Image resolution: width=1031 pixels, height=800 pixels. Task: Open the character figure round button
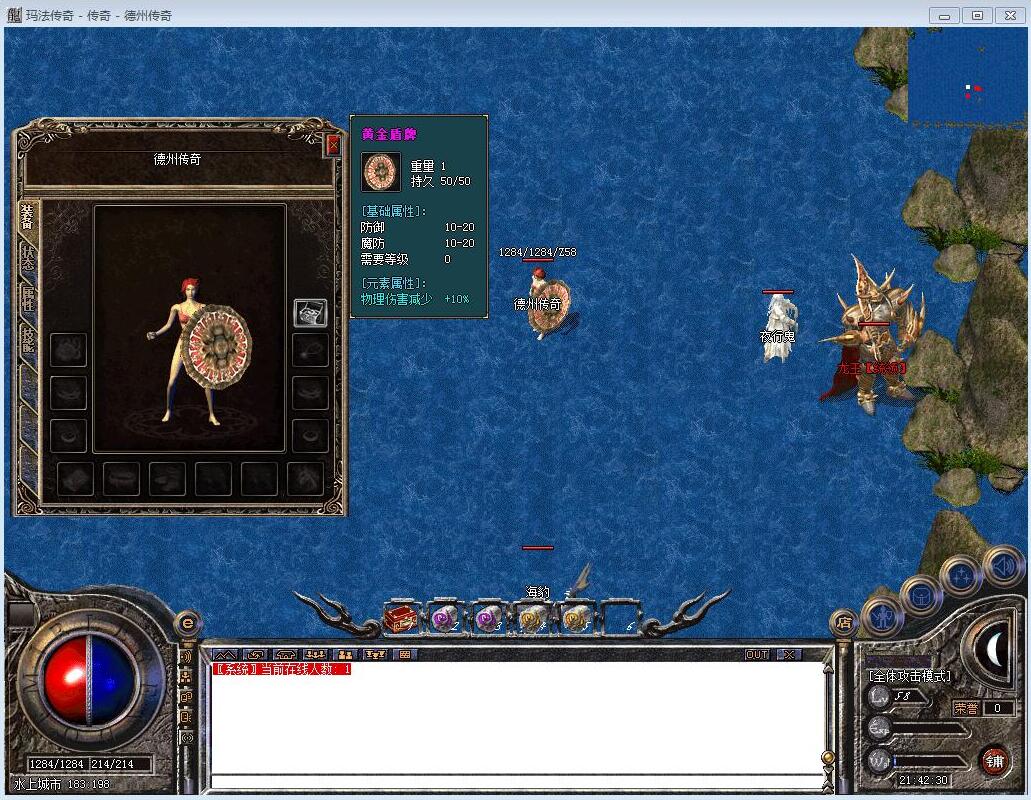point(882,615)
